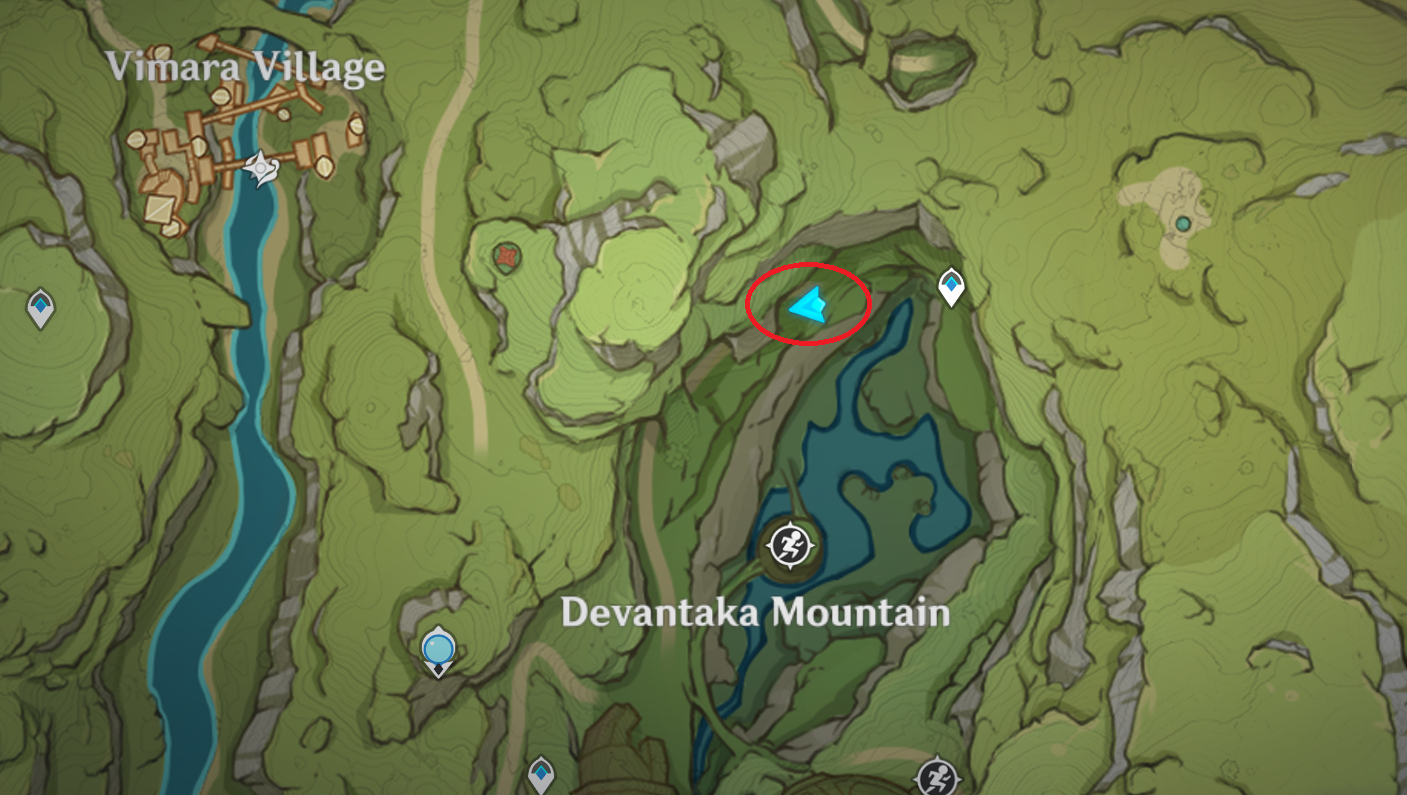Select the white teleport waypoint beside the lake

tap(950, 286)
